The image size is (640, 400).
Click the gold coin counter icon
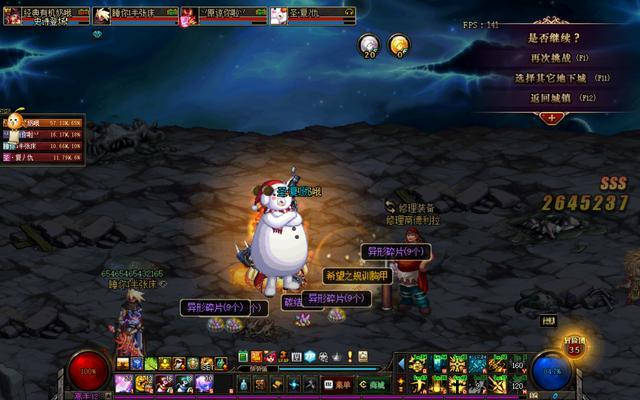[398, 44]
